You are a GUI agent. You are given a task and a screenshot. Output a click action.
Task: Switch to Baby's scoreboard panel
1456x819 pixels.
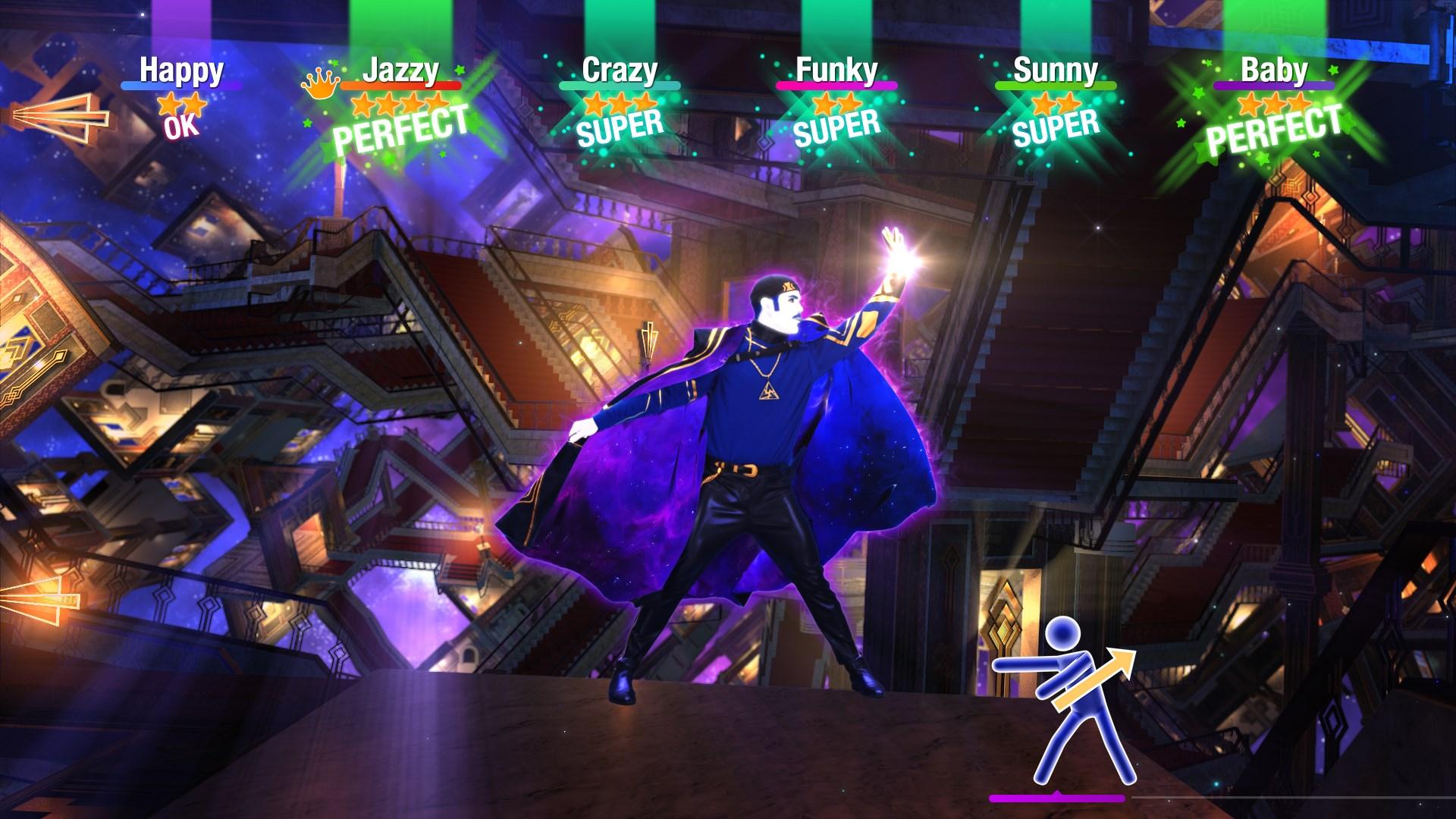(1273, 71)
